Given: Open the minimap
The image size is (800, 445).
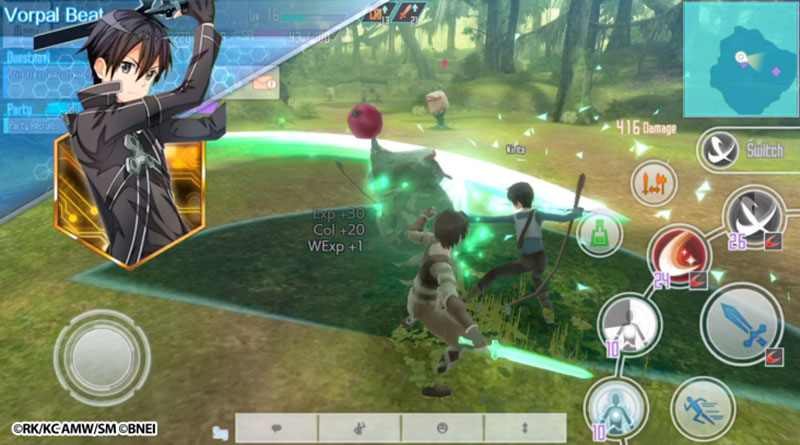Looking at the screenshot, I should pyautogui.click(x=741, y=59).
